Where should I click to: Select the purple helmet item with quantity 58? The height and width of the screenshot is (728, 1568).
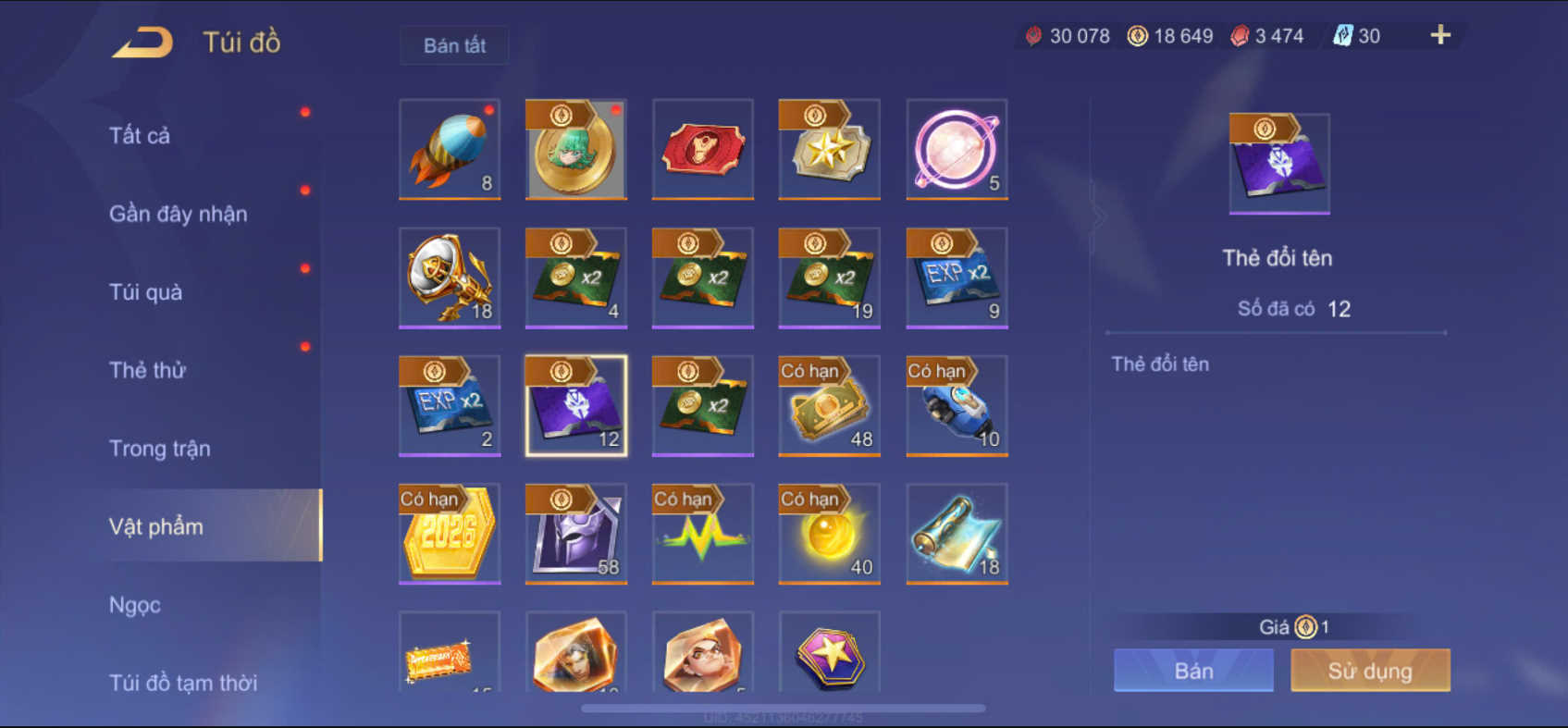click(x=575, y=534)
